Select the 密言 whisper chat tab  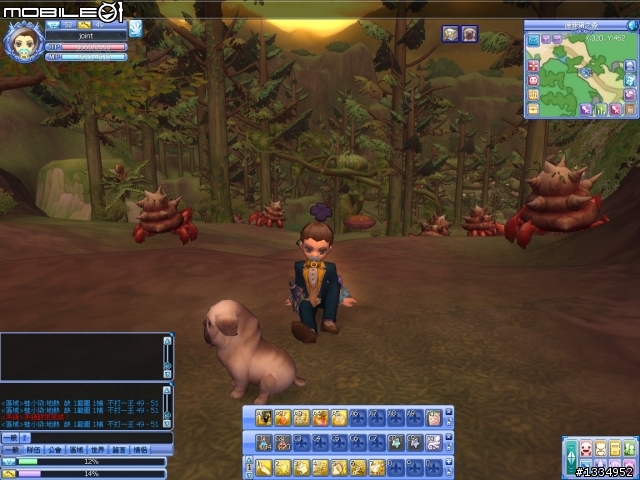(x=120, y=450)
